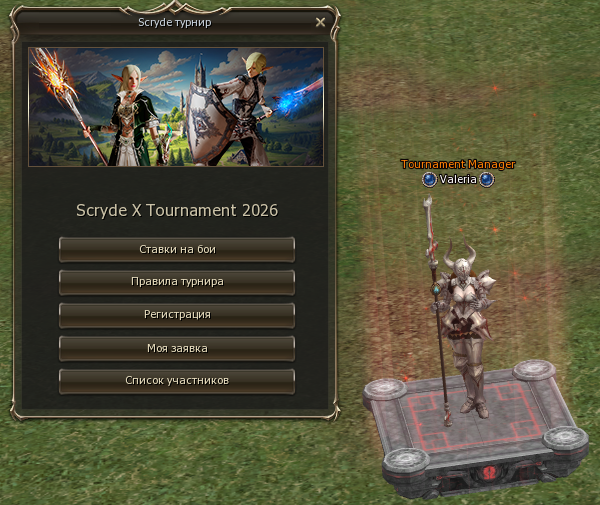
Task: Open Моя заявка application page
Action: [177, 348]
